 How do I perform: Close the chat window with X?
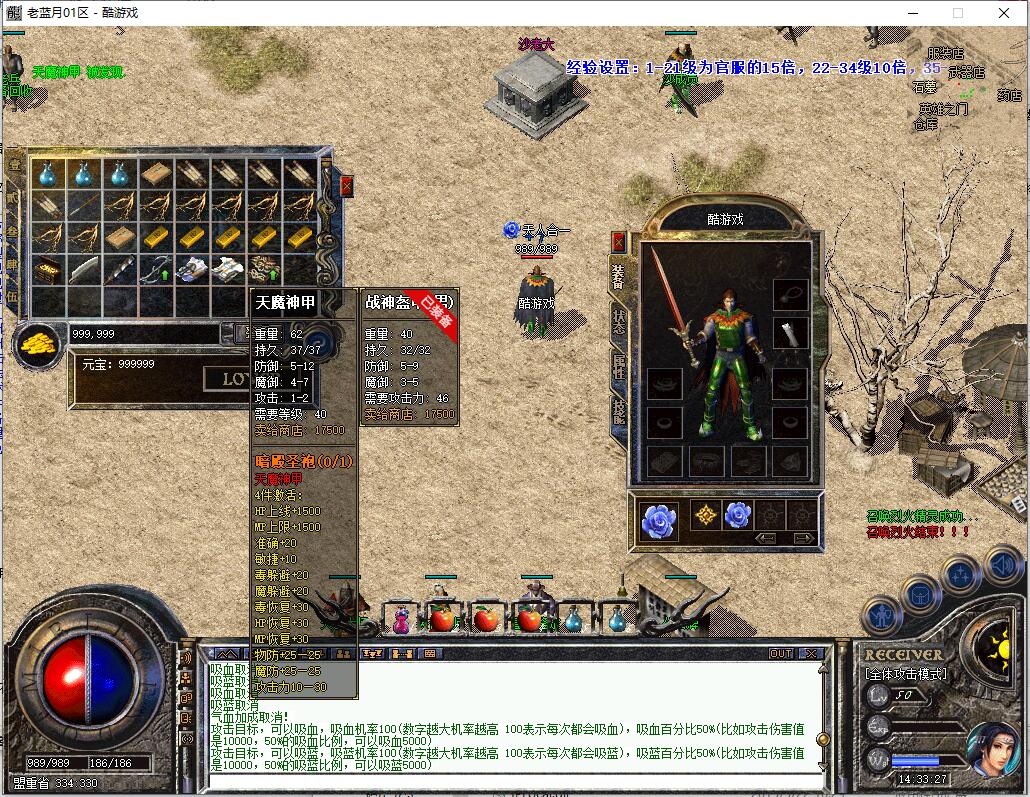click(811, 653)
